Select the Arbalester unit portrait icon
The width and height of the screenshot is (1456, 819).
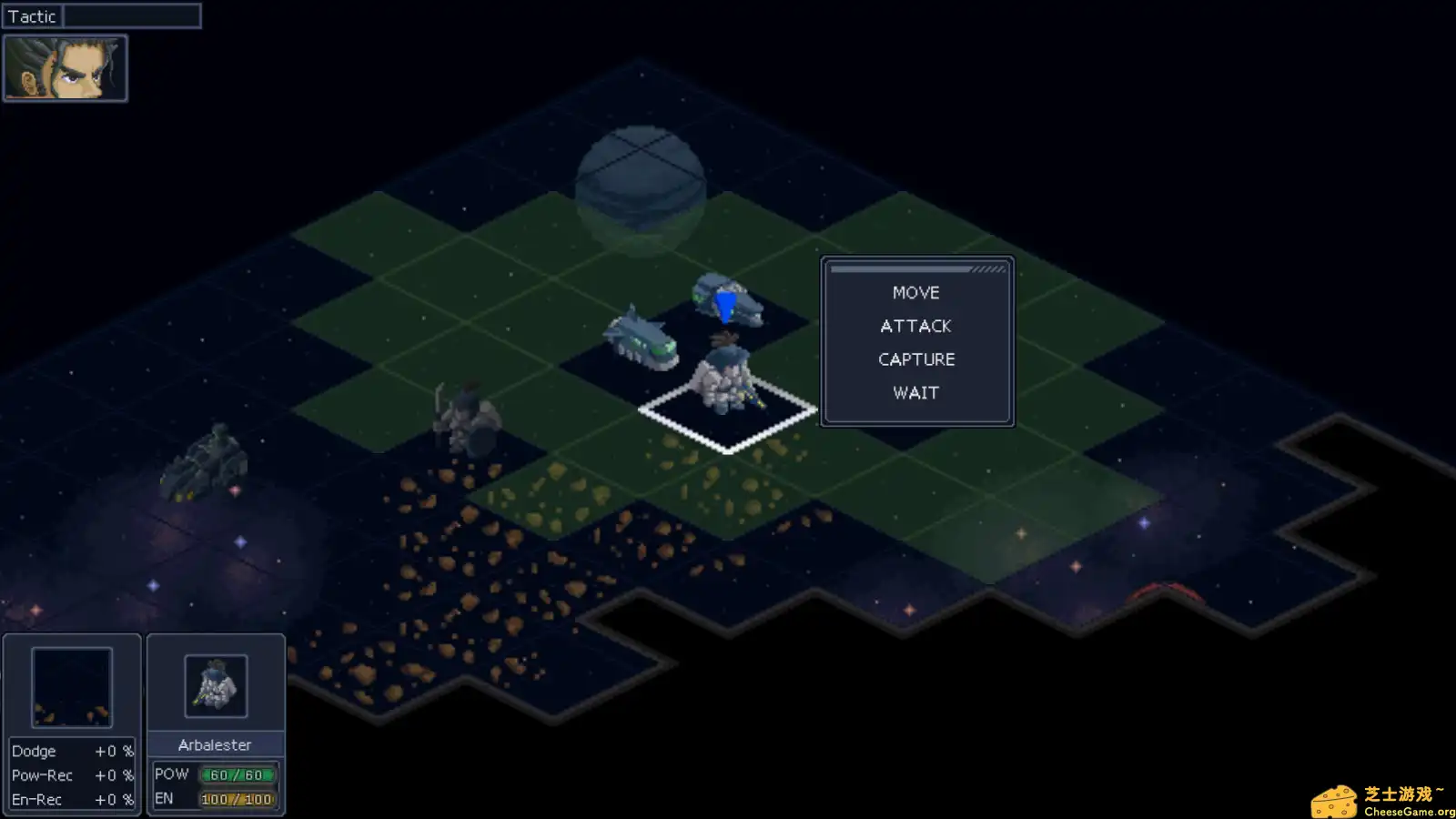pos(217,687)
